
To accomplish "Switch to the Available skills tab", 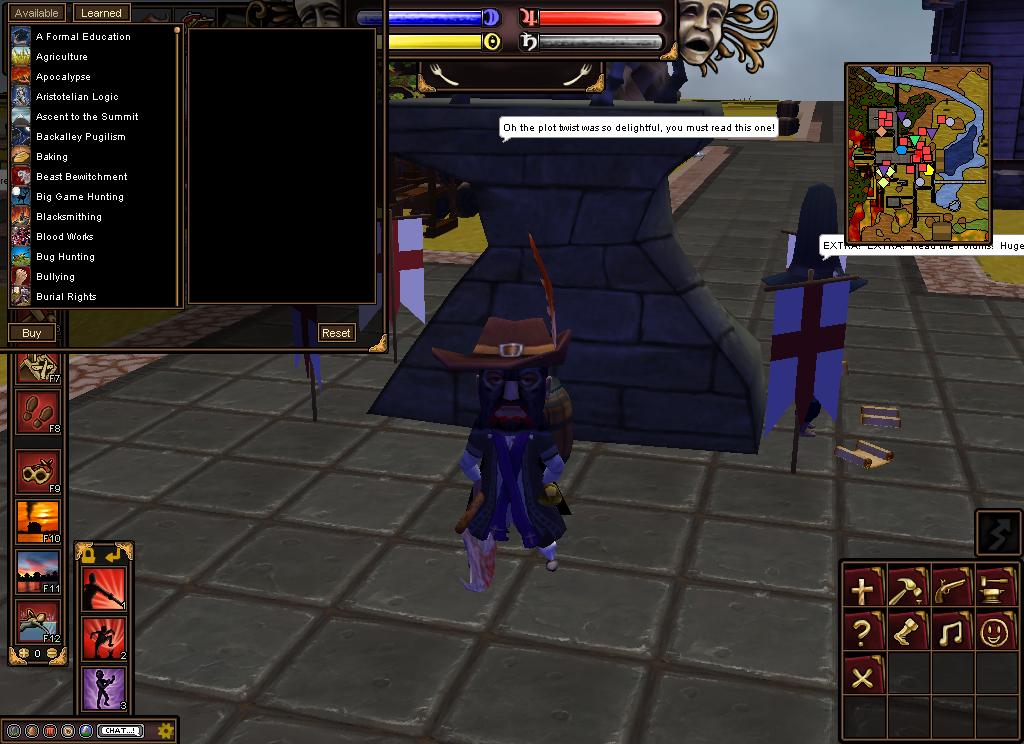I will point(37,13).
